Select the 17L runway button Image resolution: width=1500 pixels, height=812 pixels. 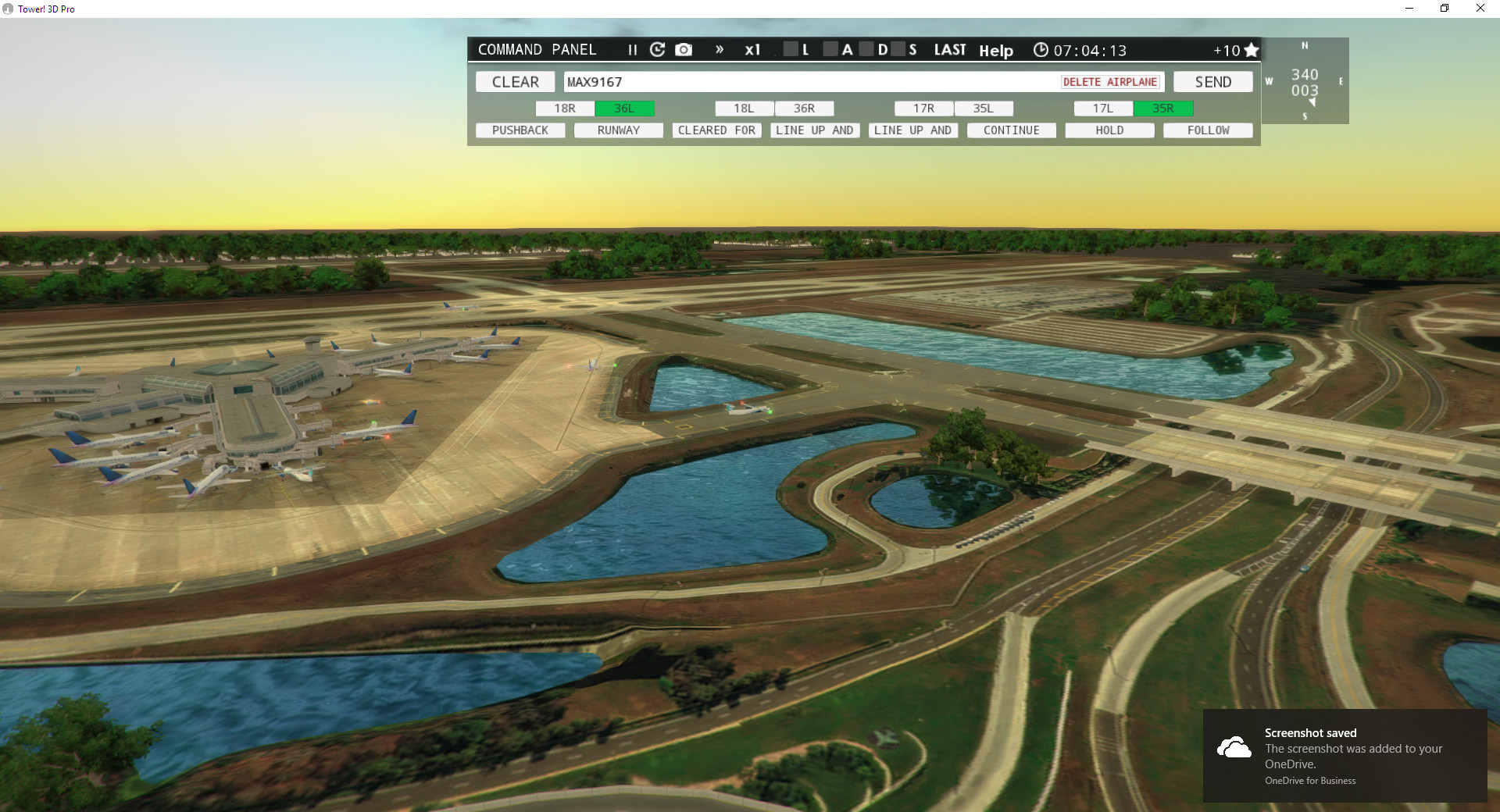1102,109
